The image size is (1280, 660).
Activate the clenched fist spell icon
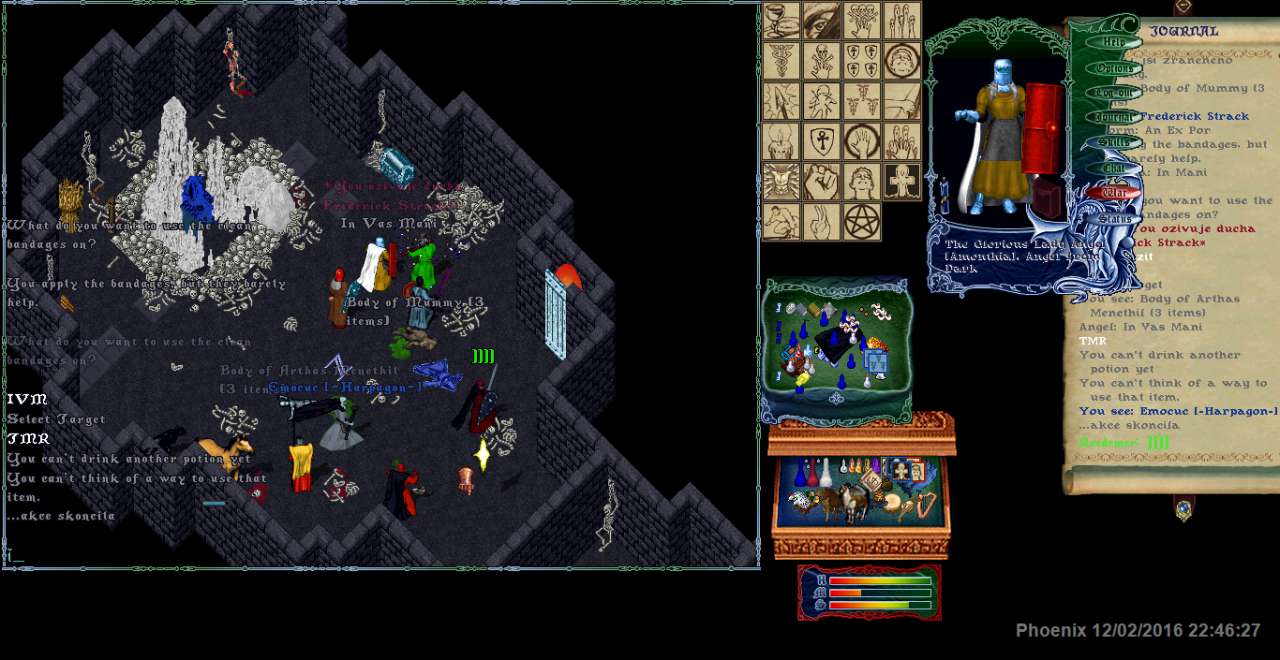click(x=822, y=181)
